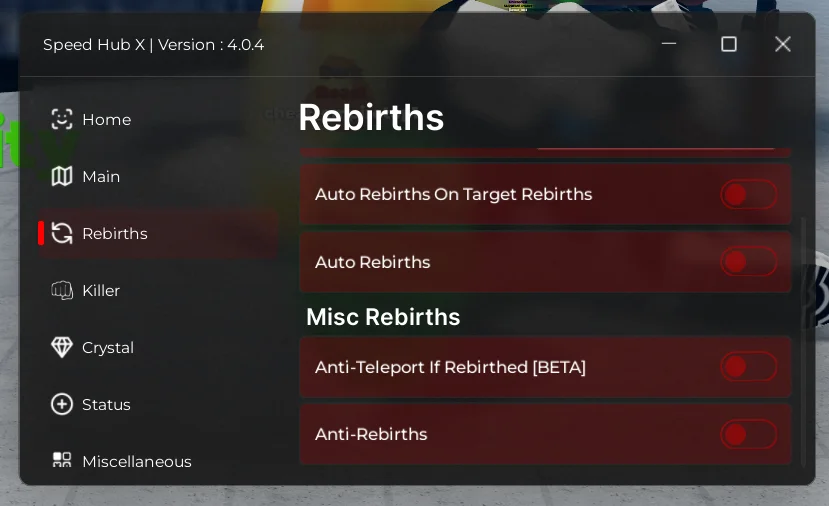
Task: Toggle the Anti-Rebirths switch
Action: point(748,434)
